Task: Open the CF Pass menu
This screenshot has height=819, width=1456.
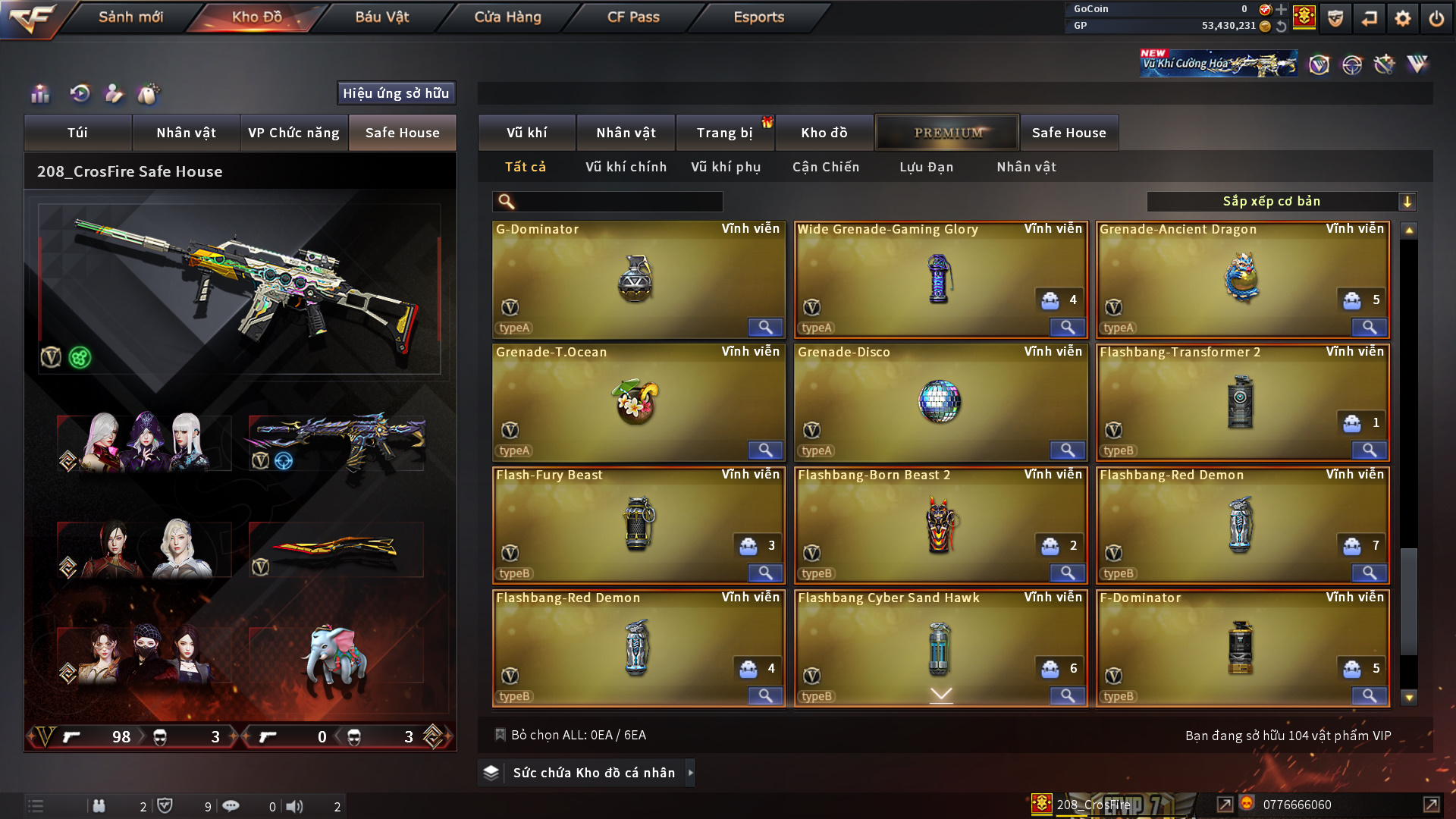Action: coord(633,17)
